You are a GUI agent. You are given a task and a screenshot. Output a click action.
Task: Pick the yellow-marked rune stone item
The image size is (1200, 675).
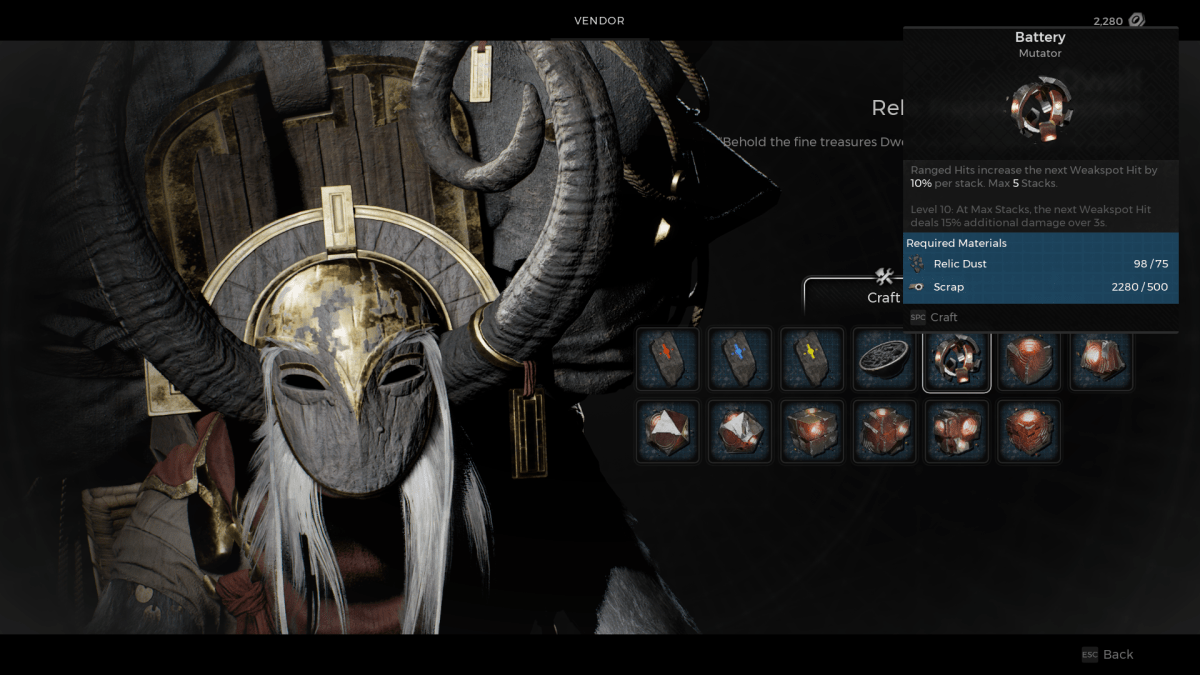tap(812, 359)
